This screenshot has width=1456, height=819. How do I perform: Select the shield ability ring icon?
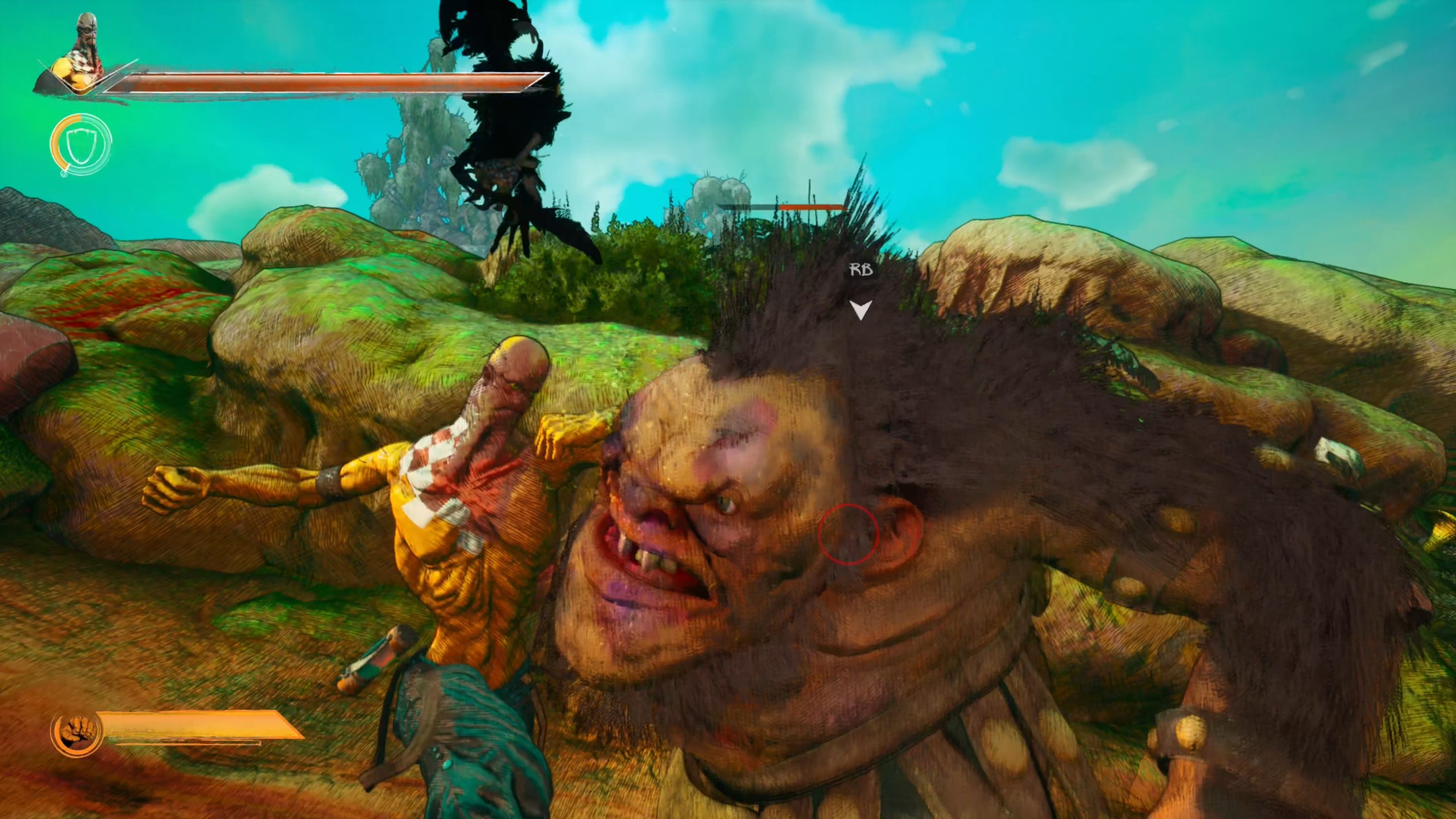80,145
